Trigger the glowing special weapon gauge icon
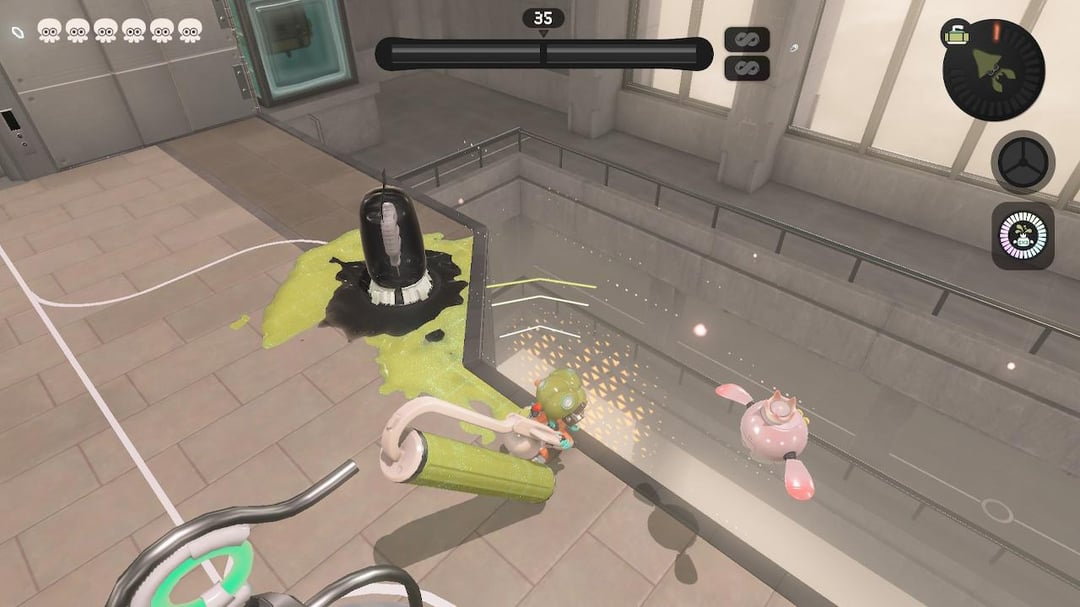1080x607 pixels. coord(1022,236)
